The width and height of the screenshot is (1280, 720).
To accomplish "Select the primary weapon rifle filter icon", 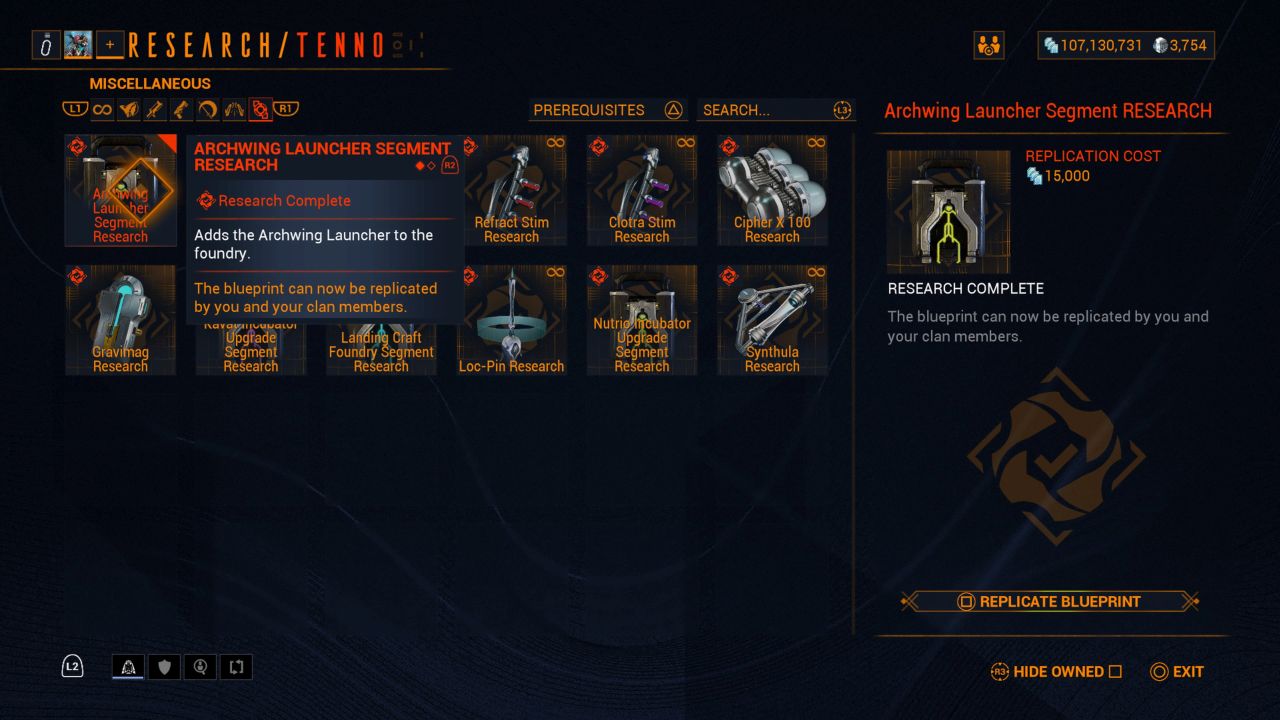I will click(x=155, y=109).
